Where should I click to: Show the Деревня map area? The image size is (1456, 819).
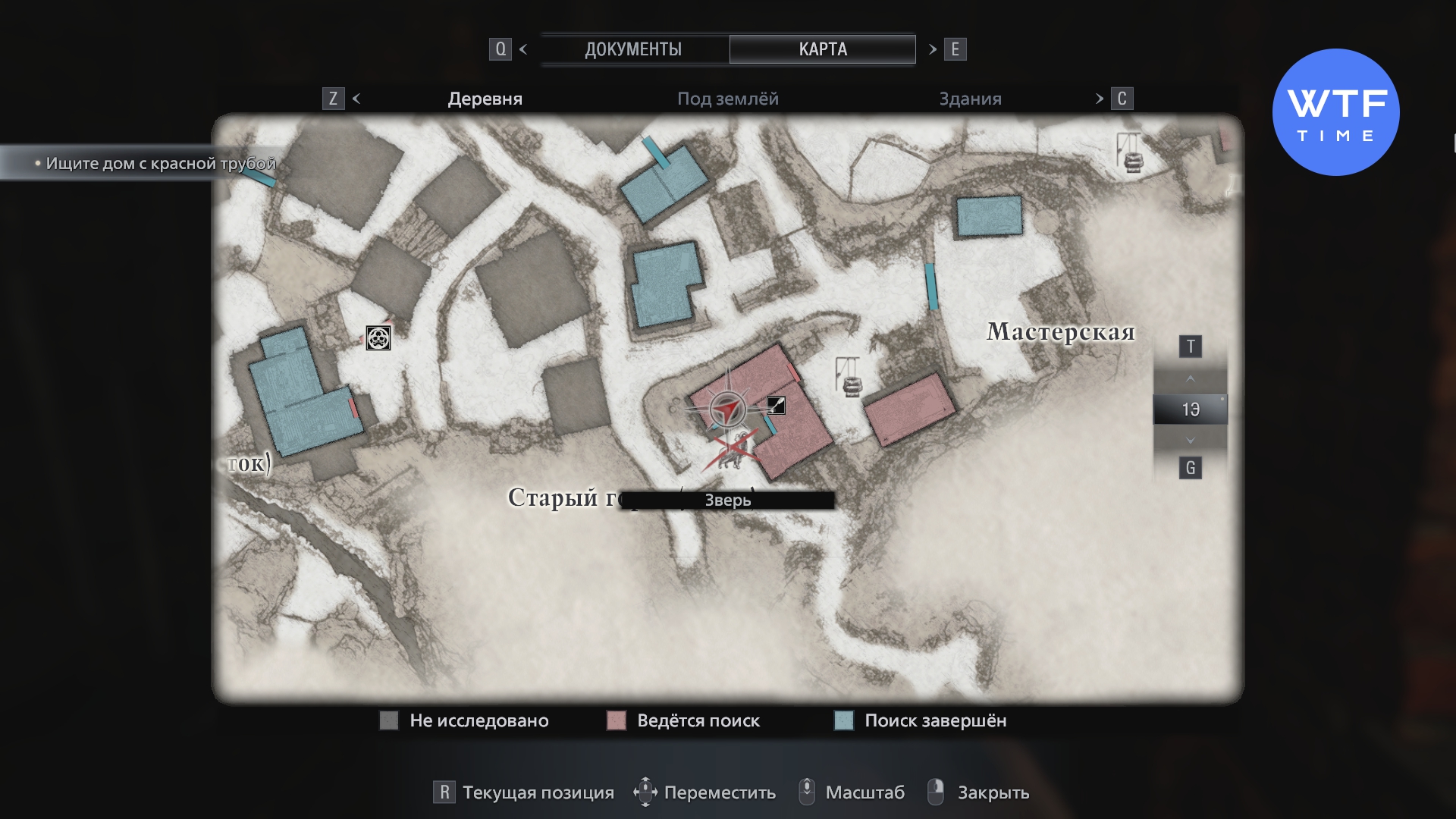pos(485,99)
